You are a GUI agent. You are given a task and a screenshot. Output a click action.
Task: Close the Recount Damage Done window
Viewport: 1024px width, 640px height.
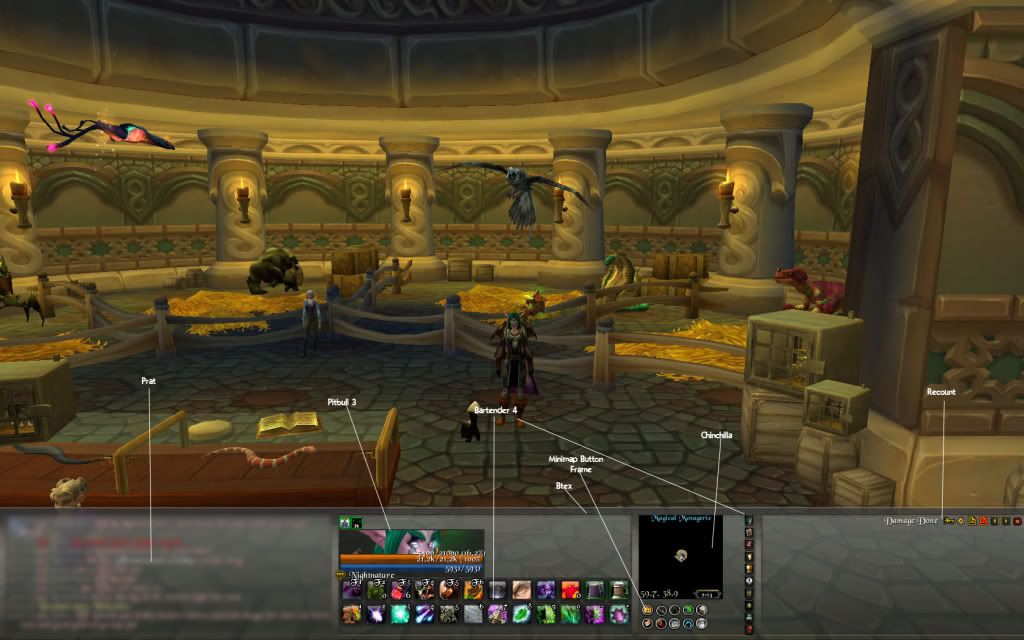[x=1017, y=521]
